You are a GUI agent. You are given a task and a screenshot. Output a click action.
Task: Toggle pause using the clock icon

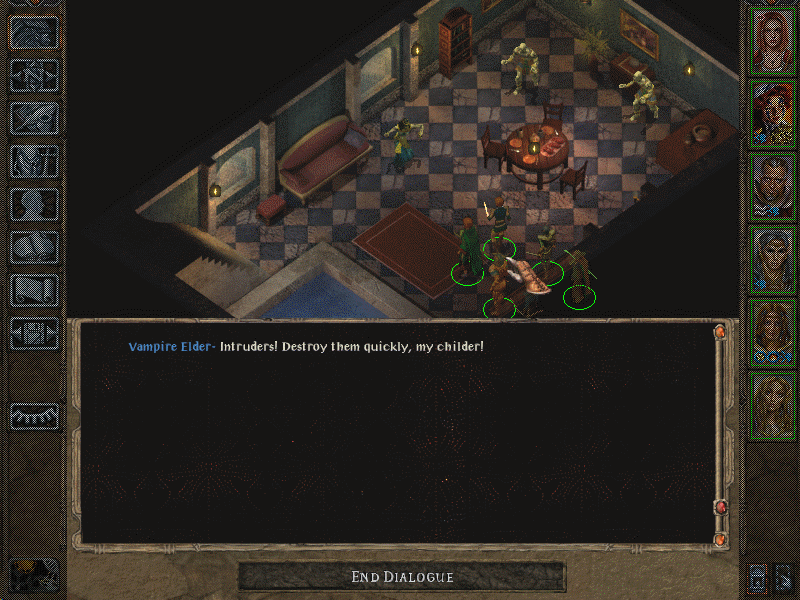click(34, 576)
